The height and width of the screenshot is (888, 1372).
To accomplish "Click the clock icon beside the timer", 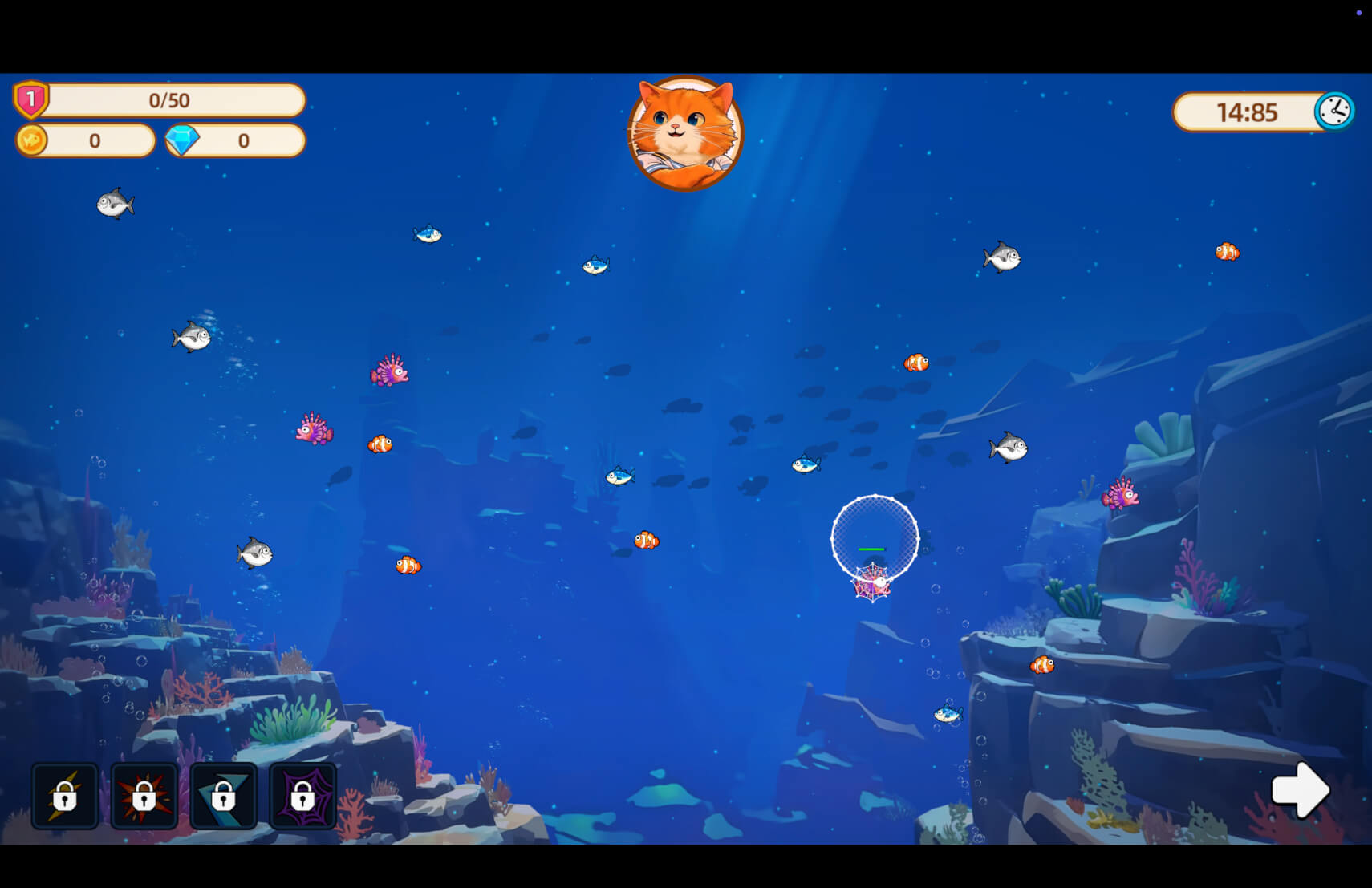I will pos(1333,111).
